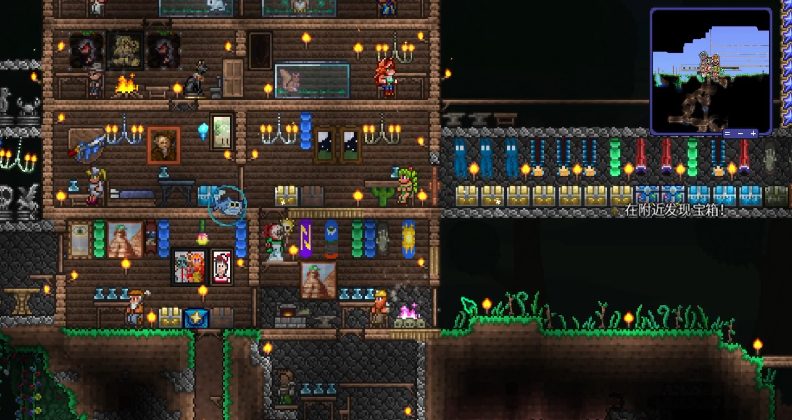Click the minimap in the top-right corner
This screenshot has height=420, width=792.
click(711, 70)
